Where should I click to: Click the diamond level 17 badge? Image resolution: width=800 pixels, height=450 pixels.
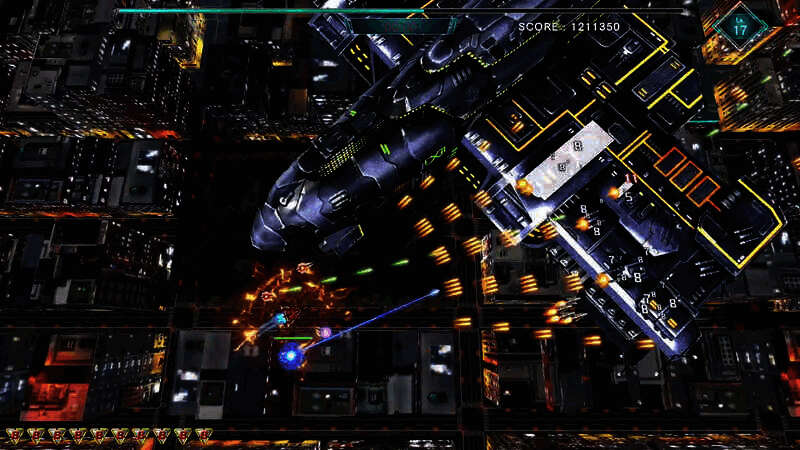click(x=742, y=26)
